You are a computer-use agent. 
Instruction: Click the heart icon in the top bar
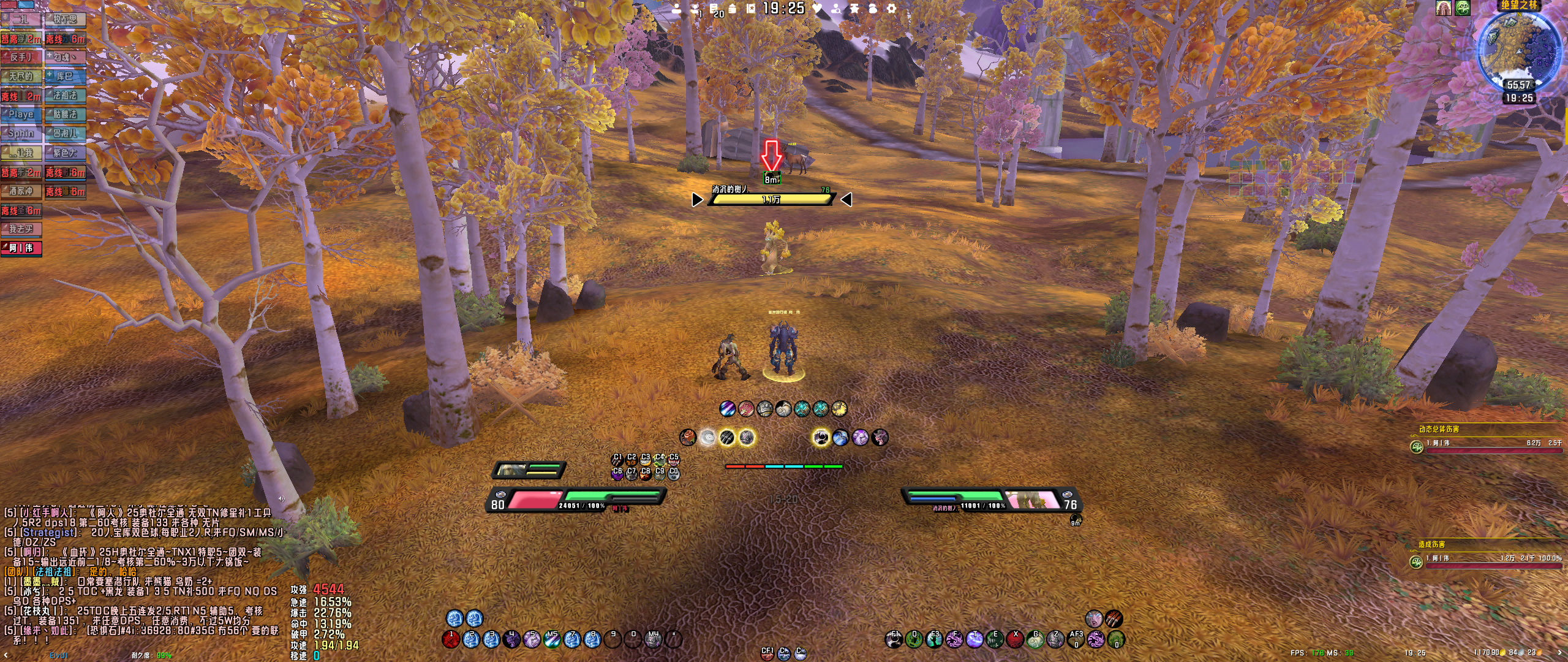818,9
